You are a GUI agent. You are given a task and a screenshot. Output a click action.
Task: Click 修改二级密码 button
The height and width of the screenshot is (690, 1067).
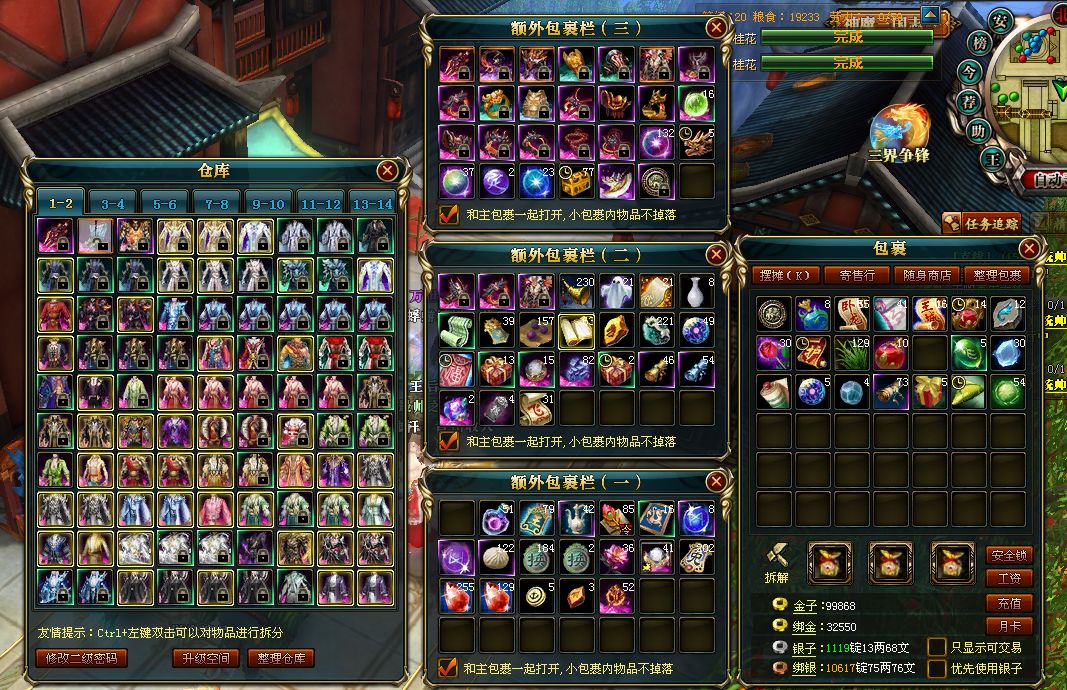(82, 658)
